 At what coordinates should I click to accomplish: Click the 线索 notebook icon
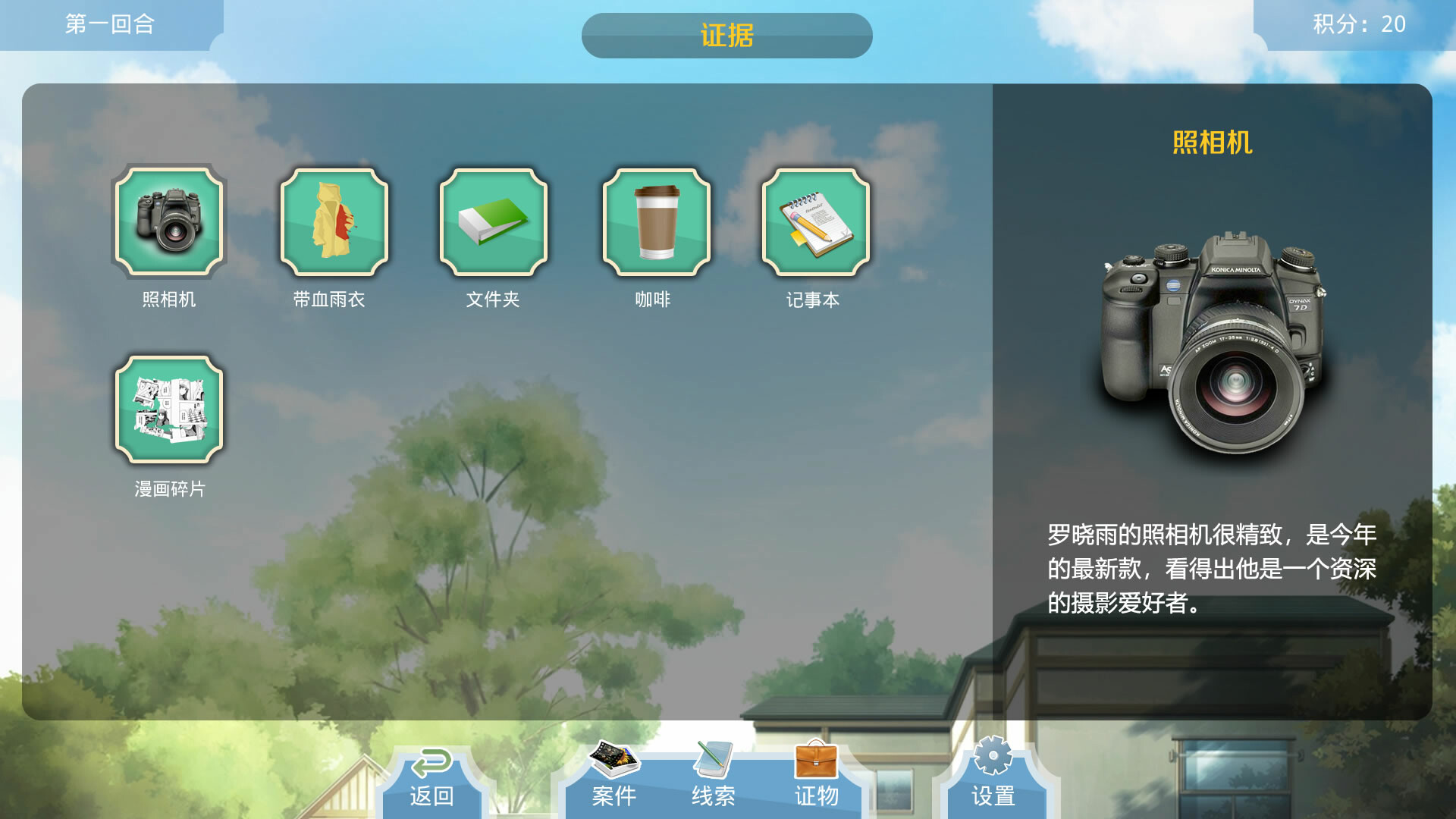coord(711,758)
